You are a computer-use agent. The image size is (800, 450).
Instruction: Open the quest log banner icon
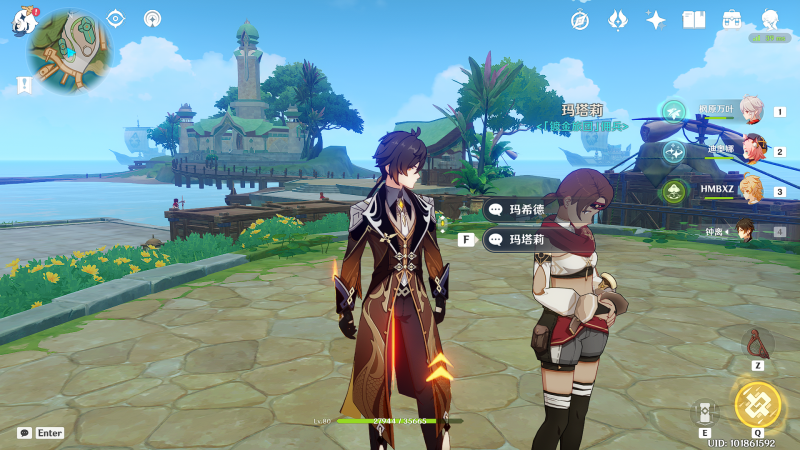pyautogui.click(x=24, y=85)
